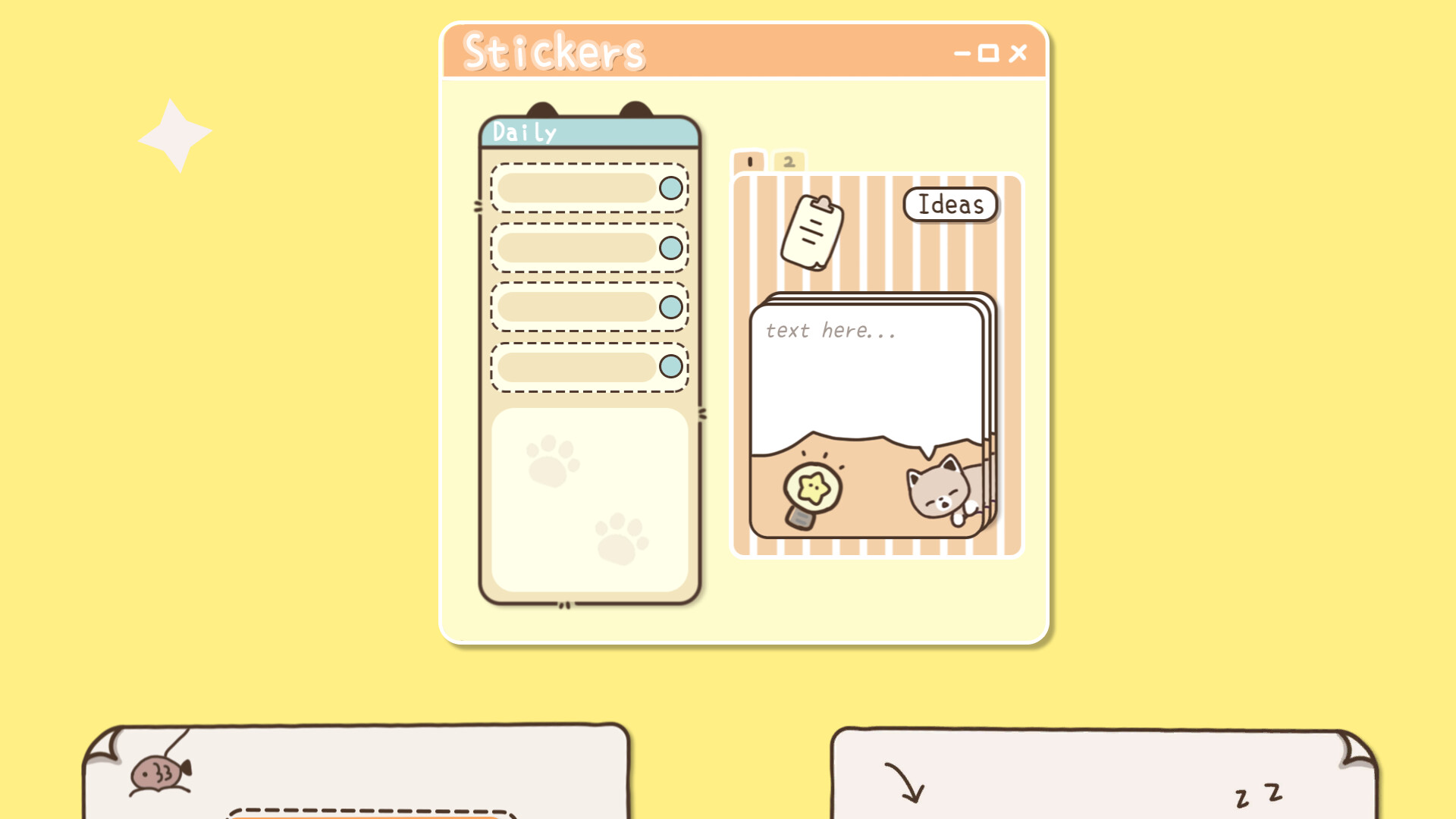Check the fourth Daily task circle

(670, 367)
